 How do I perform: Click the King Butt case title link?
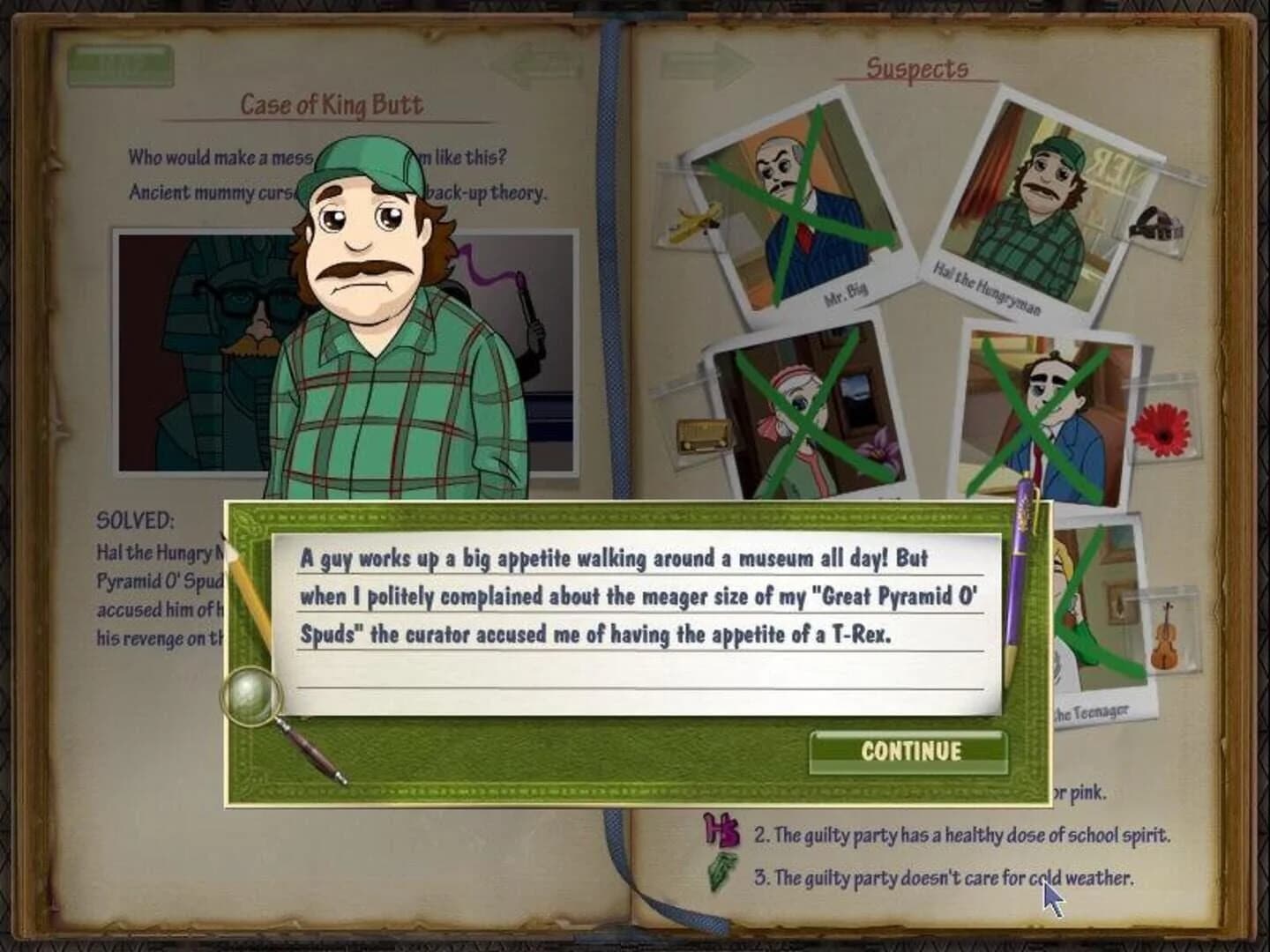(x=335, y=104)
